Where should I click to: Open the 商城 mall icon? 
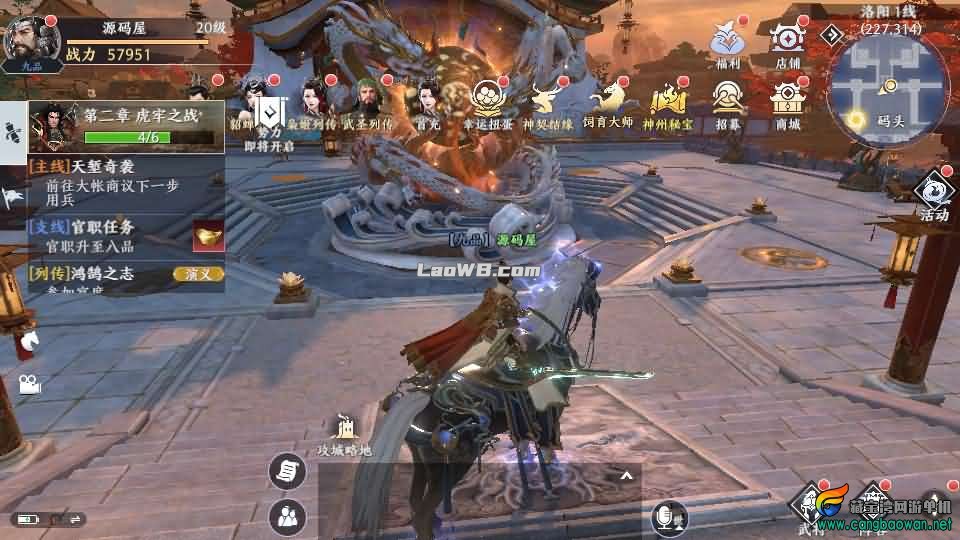coord(788,102)
